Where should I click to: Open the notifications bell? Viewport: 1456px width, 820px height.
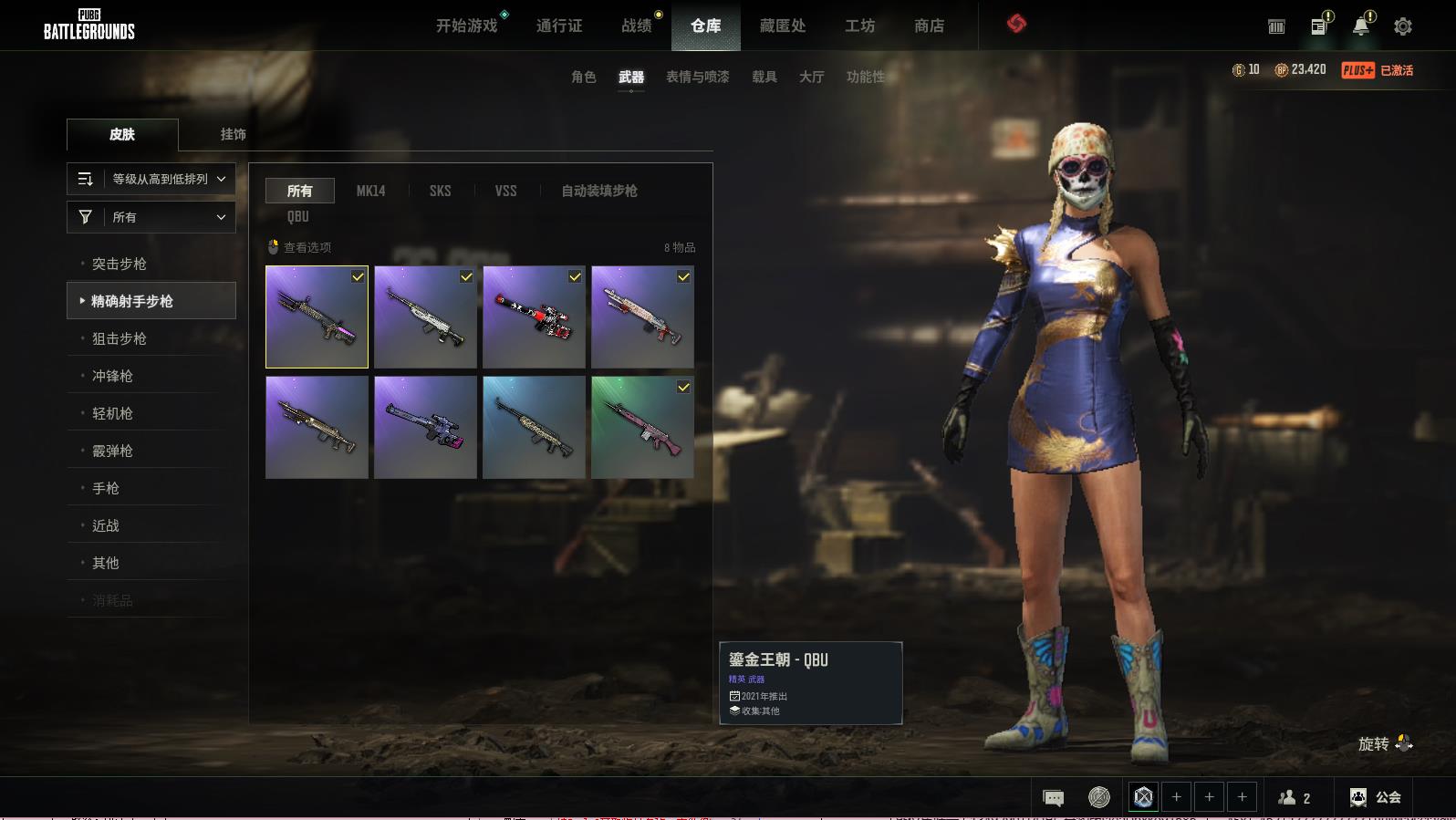pyautogui.click(x=1360, y=26)
